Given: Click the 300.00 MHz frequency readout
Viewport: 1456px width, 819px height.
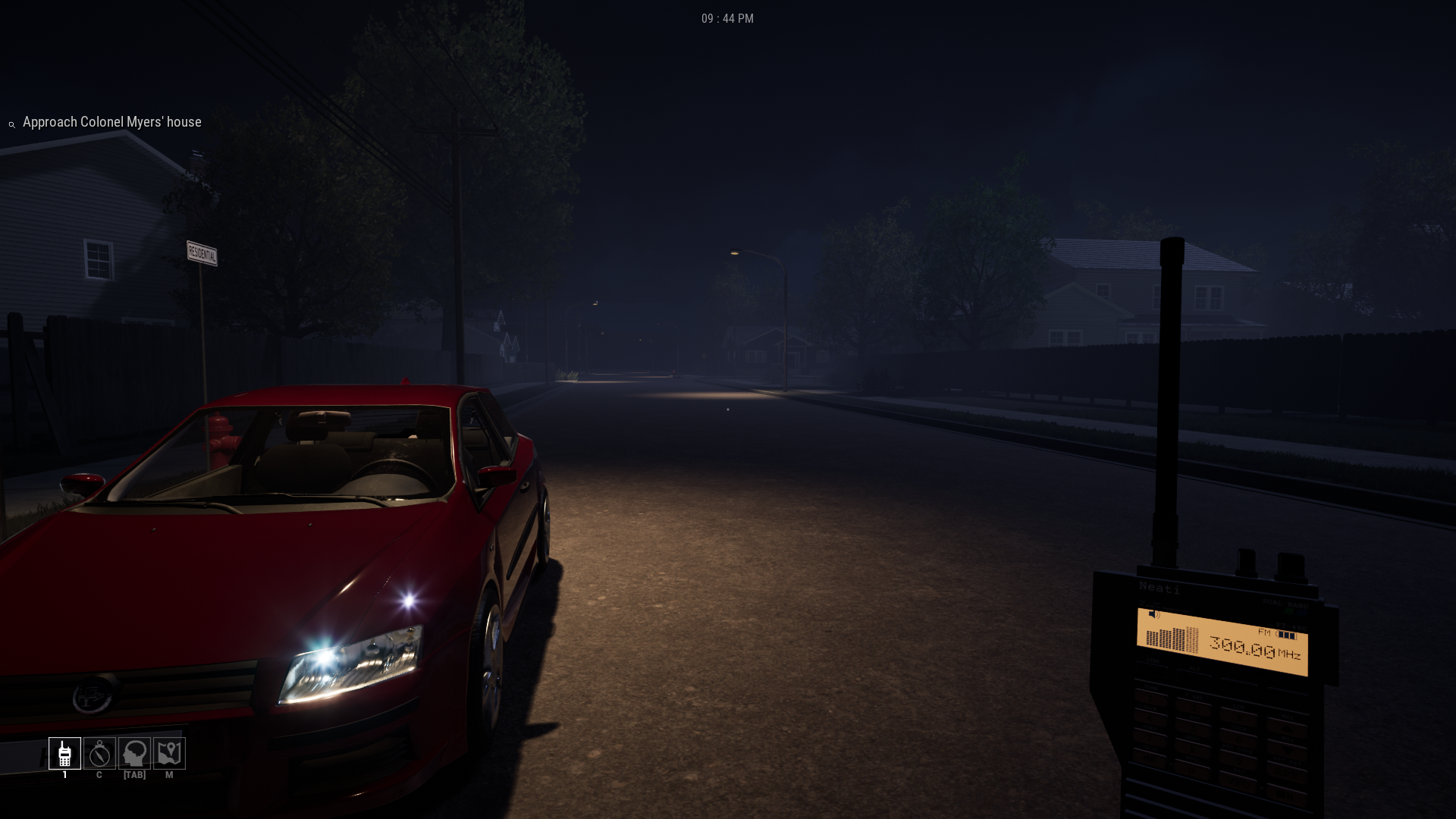Looking at the screenshot, I should tap(1242, 647).
